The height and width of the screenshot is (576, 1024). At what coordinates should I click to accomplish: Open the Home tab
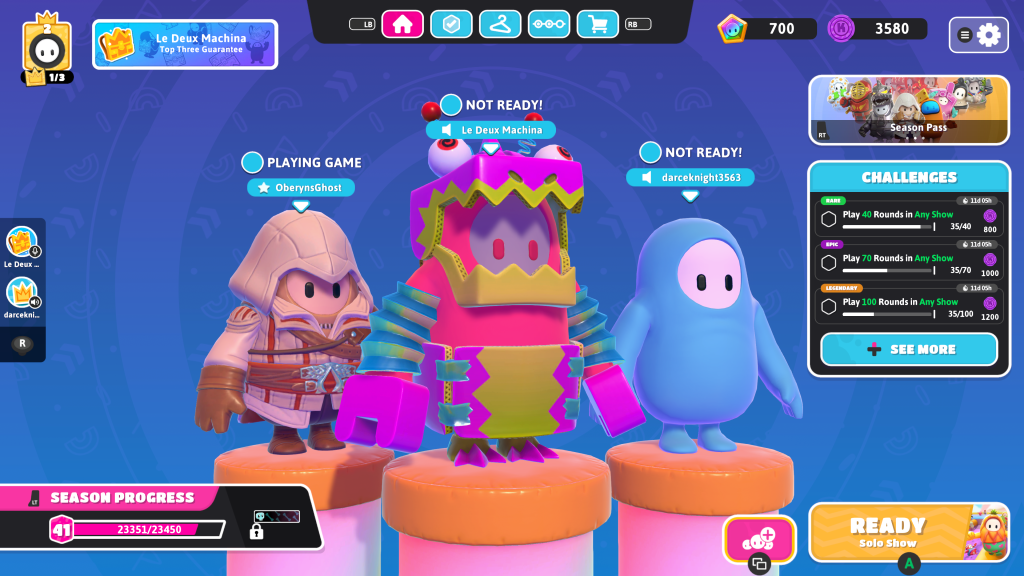[403, 24]
